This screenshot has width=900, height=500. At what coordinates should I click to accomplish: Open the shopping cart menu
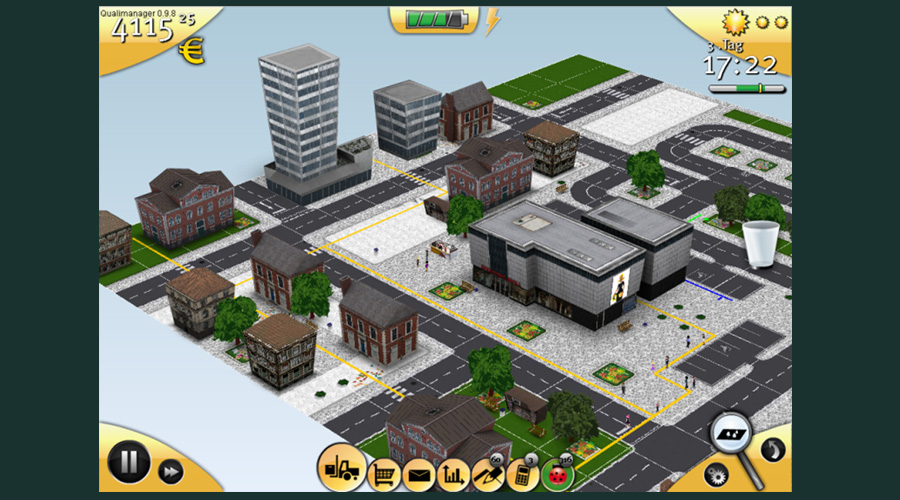(x=384, y=473)
